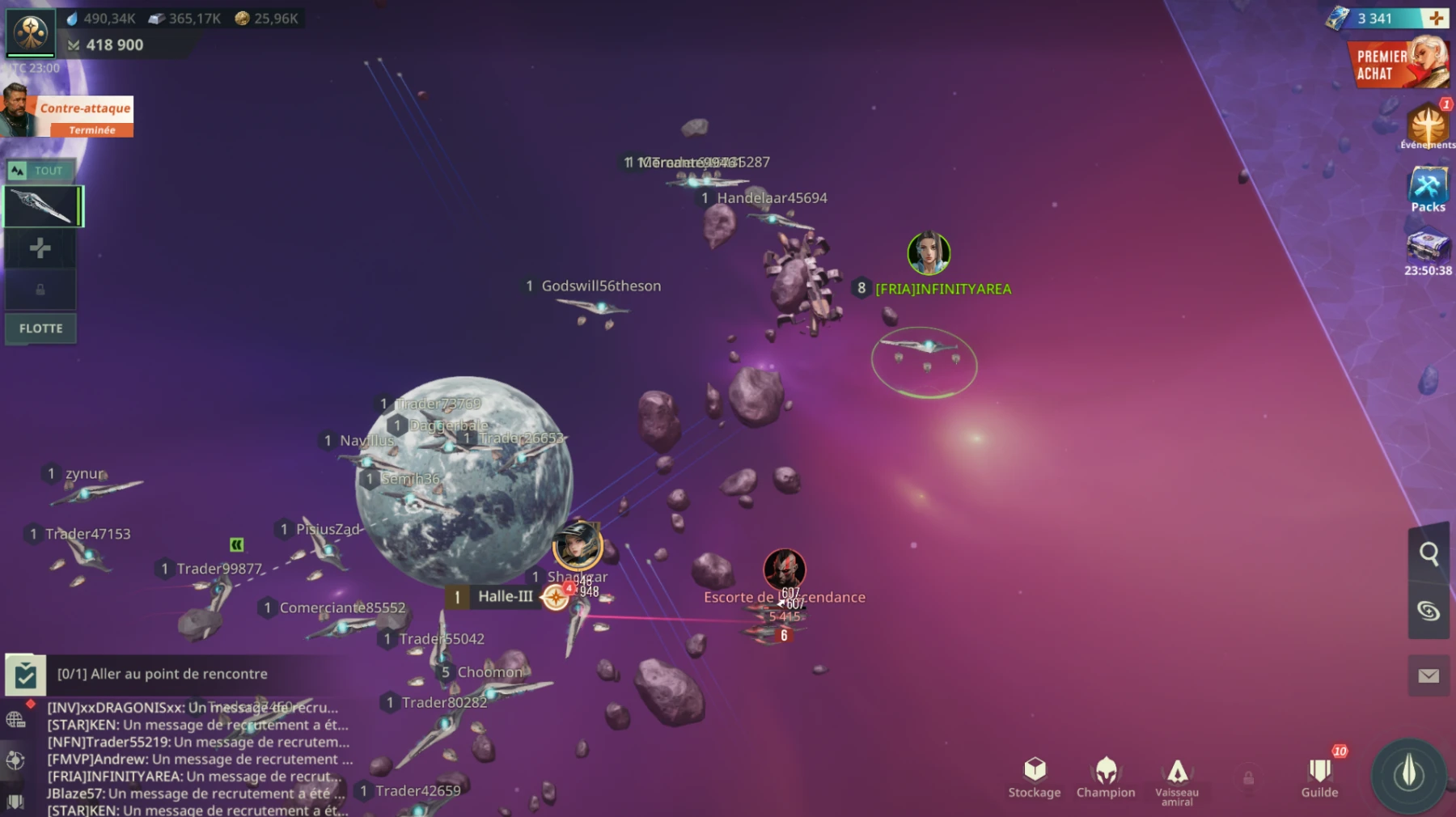The image size is (1456, 817).
Task: Add a new fleet with the plus button
Action: (x=40, y=249)
